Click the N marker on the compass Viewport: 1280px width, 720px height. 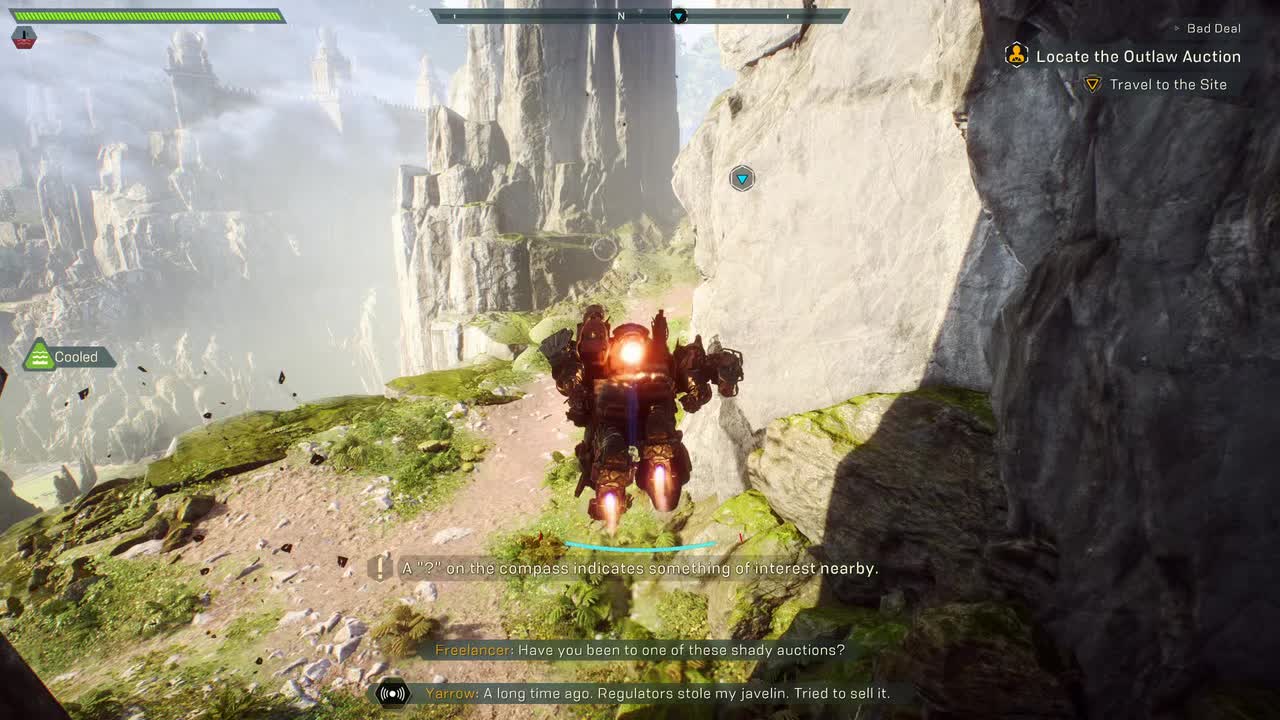(x=620, y=16)
